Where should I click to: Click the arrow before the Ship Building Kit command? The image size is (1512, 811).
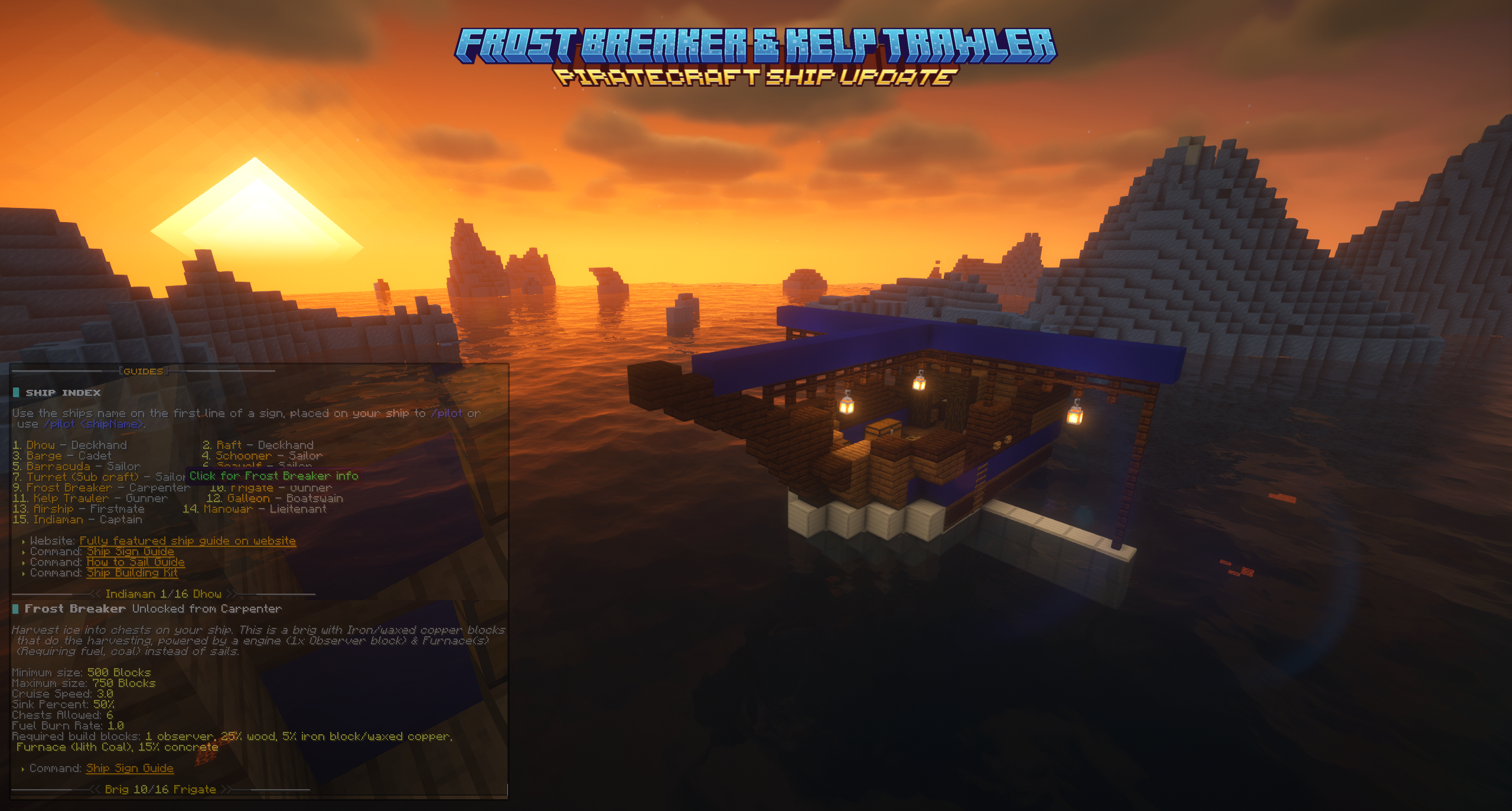24,573
